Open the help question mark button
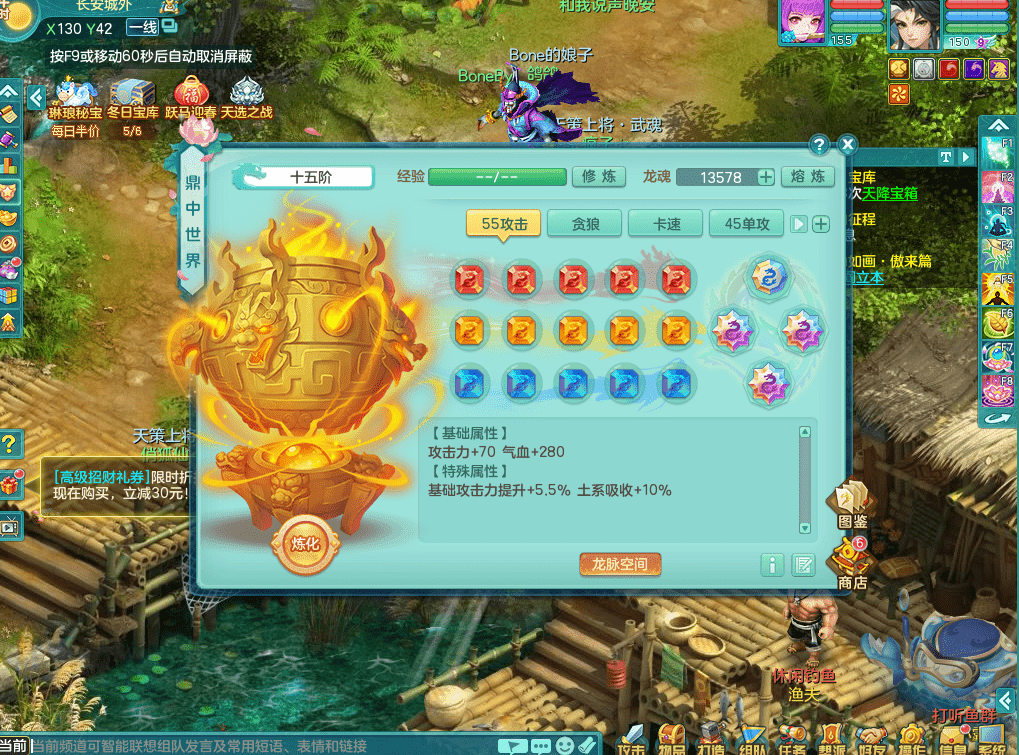1019x755 pixels. [x=819, y=145]
